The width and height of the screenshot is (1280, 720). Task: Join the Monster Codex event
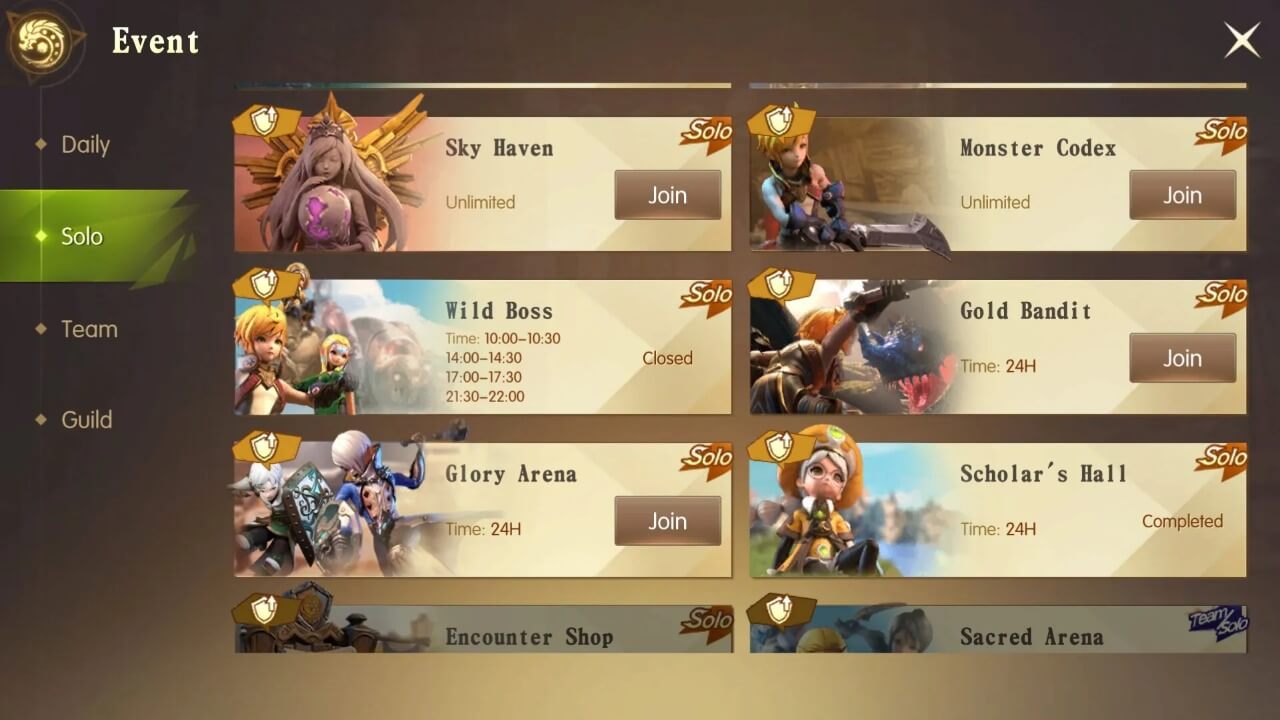click(1182, 195)
